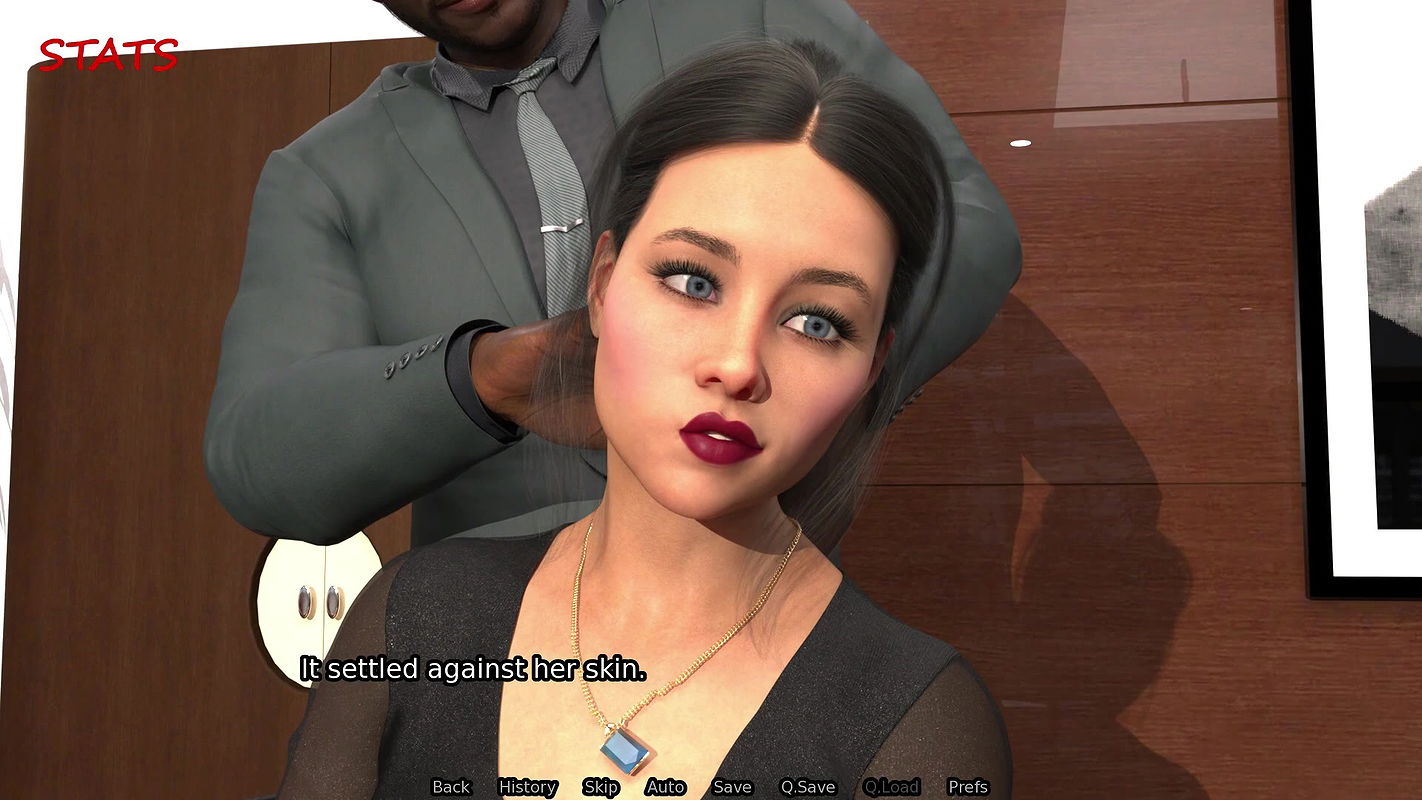Image resolution: width=1422 pixels, height=800 pixels.
Task: Open the game preferences via Prefs
Action: pos(967,787)
